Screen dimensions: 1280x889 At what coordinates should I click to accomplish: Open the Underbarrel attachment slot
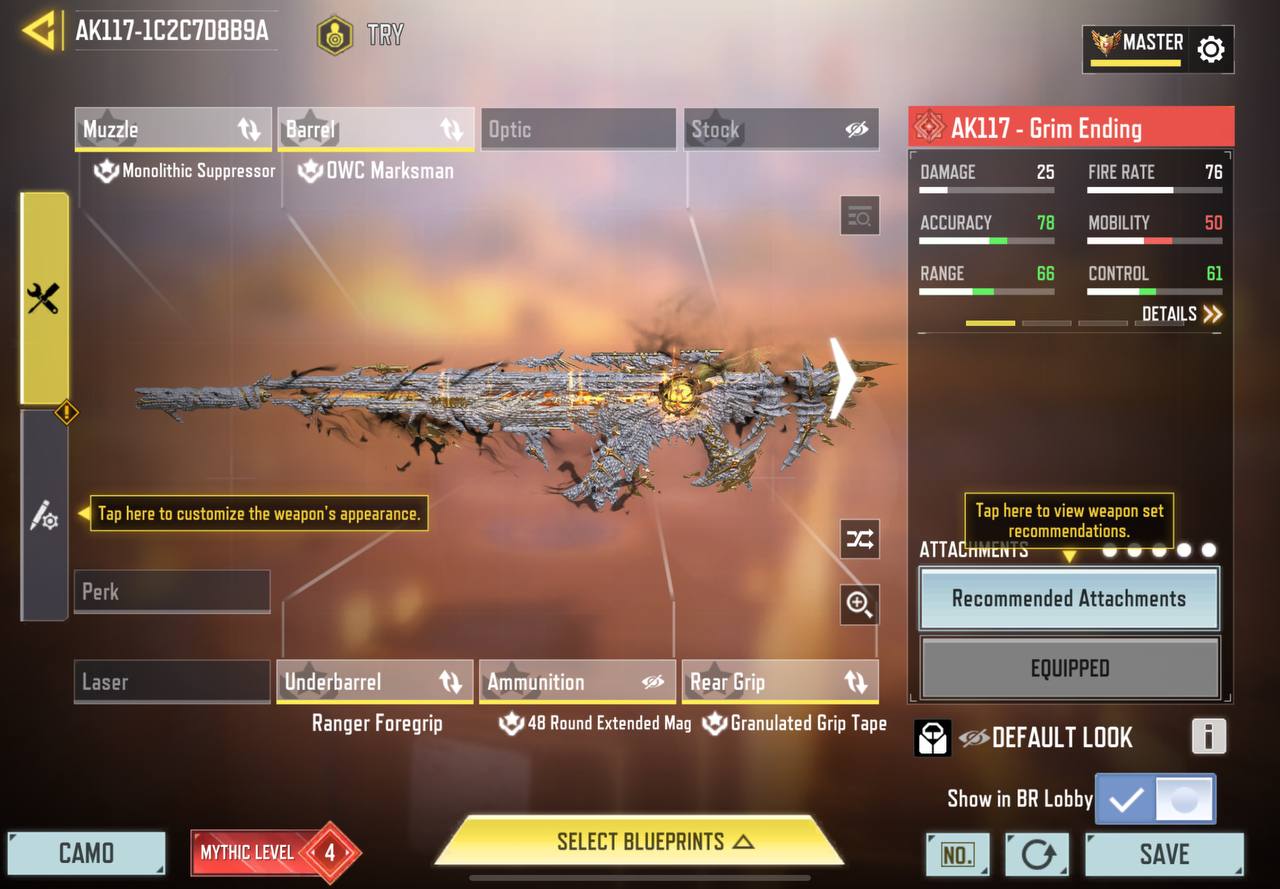point(375,682)
